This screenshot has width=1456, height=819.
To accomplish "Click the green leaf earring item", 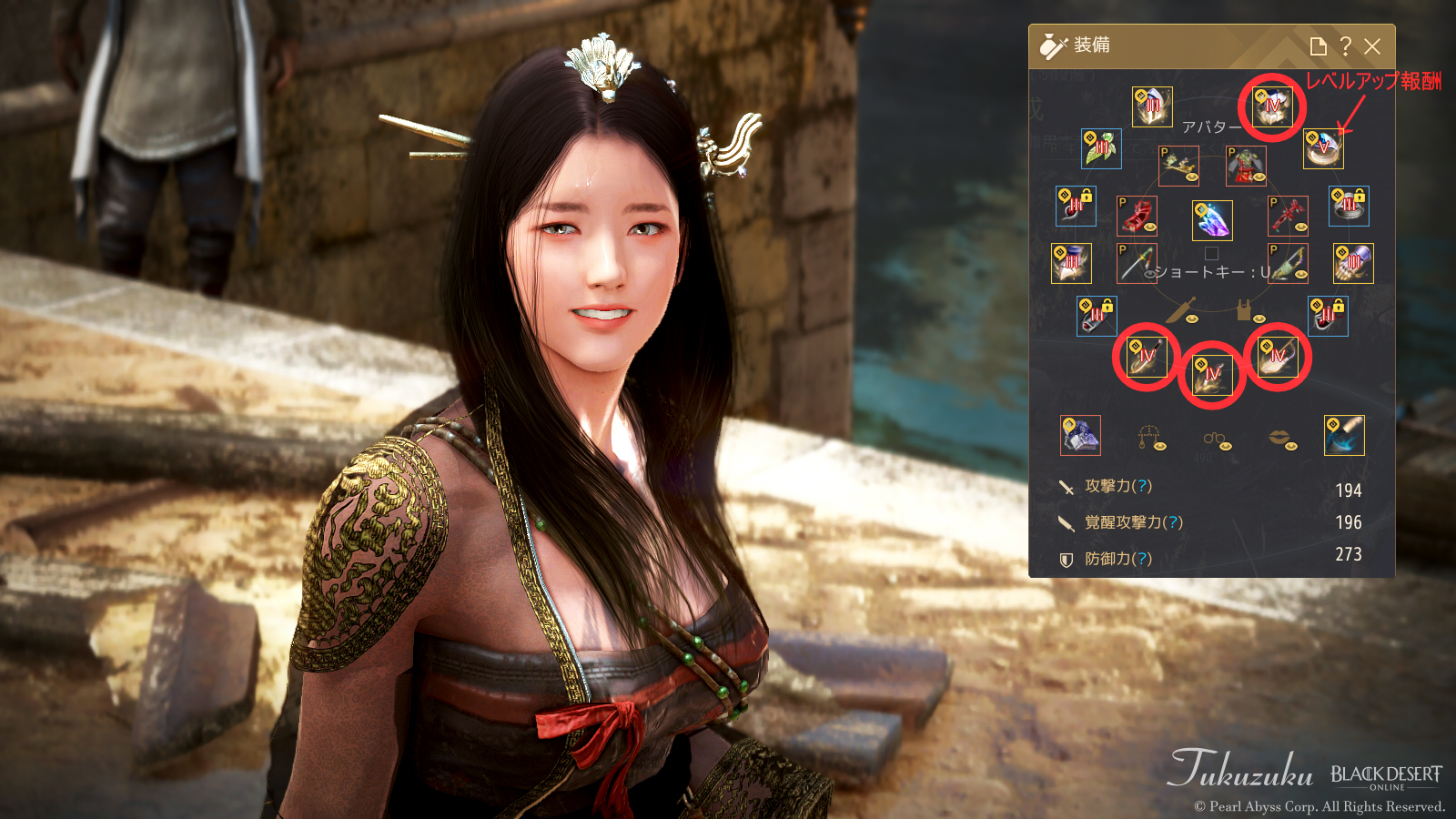I will tap(1101, 149).
